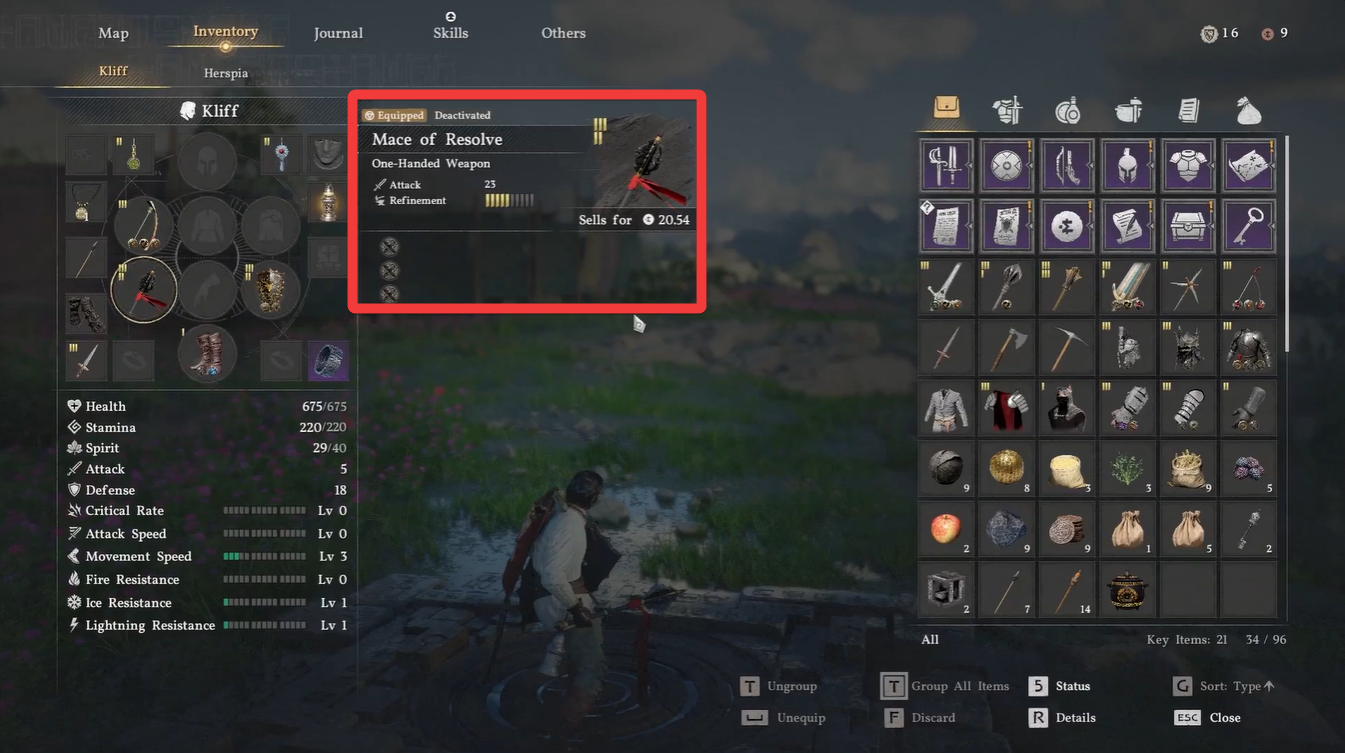Viewport: 1345px width, 753px height.
Task: Click the Refinement gauge of Mace of Resolve
Action: pos(509,200)
